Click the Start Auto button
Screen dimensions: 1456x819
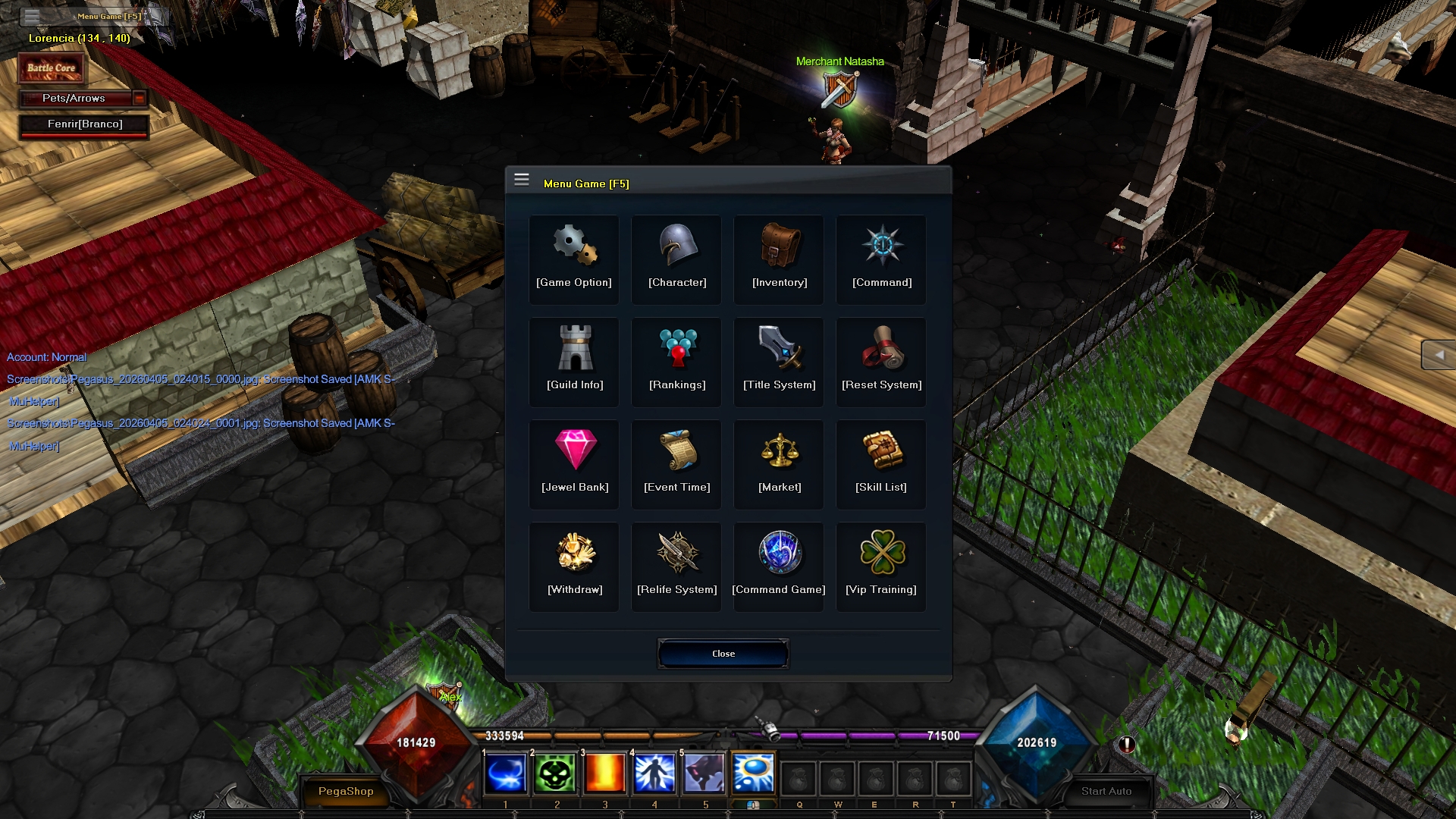[x=1106, y=791]
